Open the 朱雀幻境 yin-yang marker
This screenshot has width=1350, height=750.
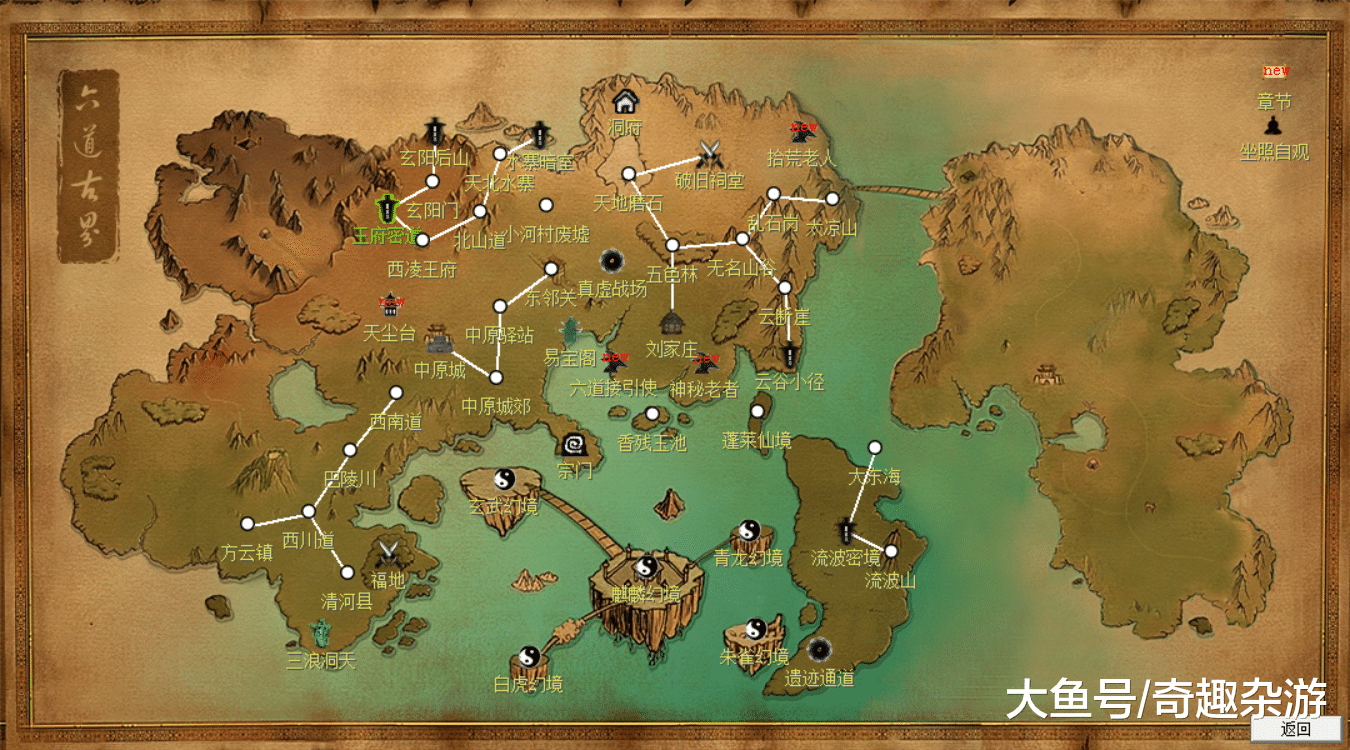(x=755, y=629)
